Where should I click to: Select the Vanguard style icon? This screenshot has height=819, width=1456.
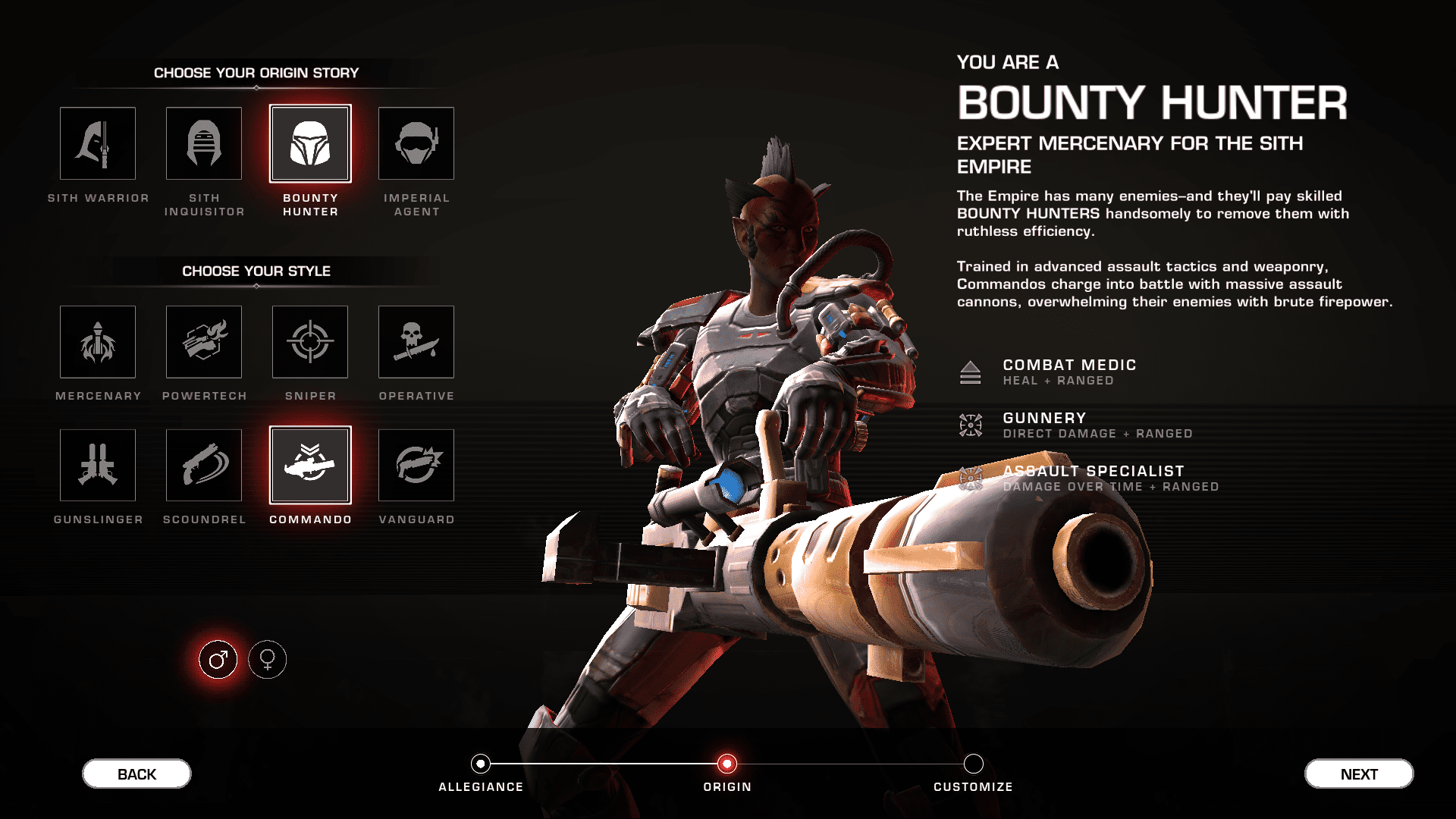(416, 465)
